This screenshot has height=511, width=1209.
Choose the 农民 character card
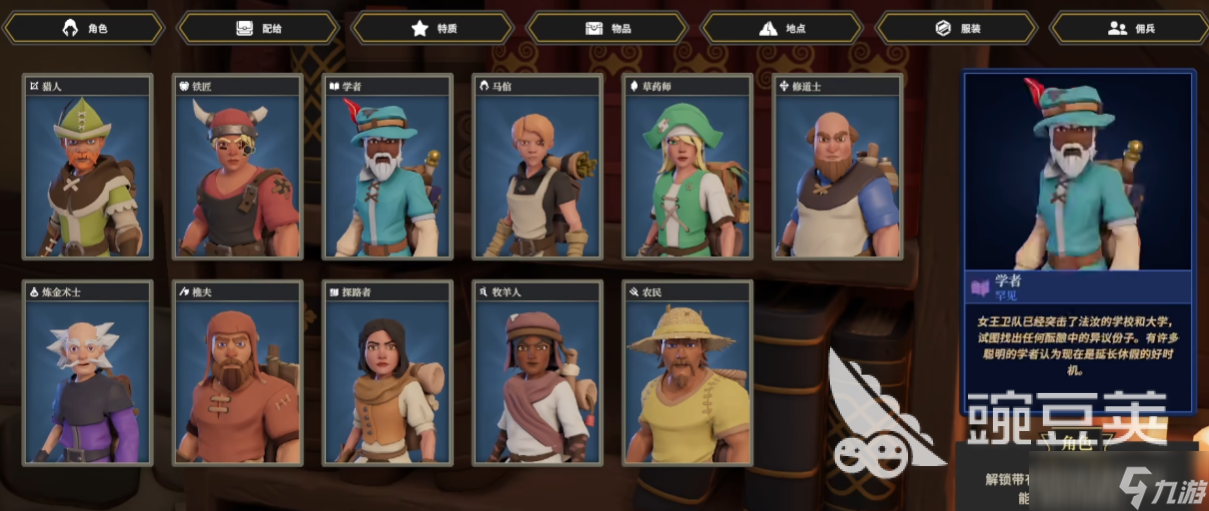pyautogui.click(x=688, y=373)
